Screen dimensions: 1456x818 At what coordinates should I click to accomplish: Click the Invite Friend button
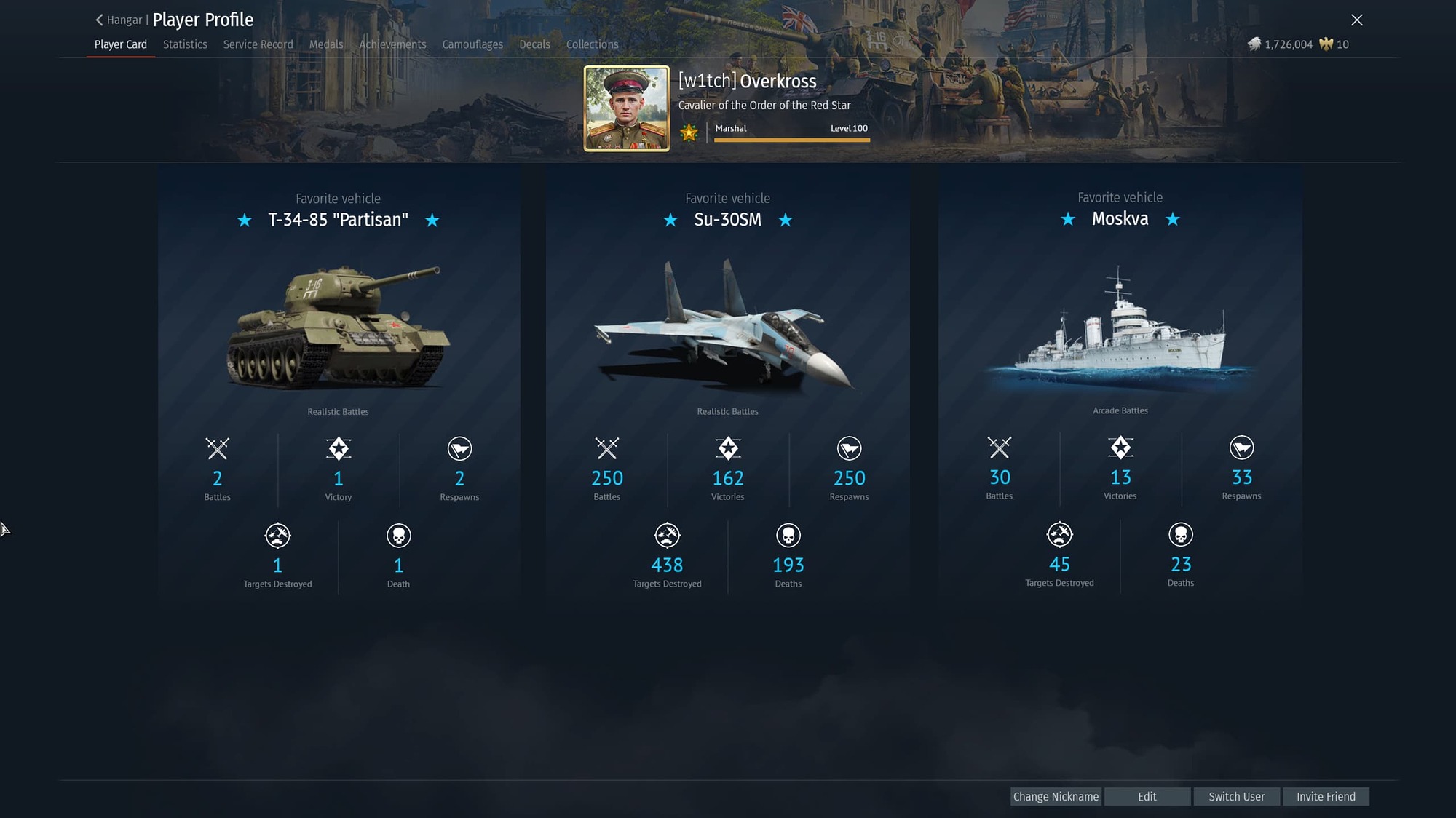1326,796
